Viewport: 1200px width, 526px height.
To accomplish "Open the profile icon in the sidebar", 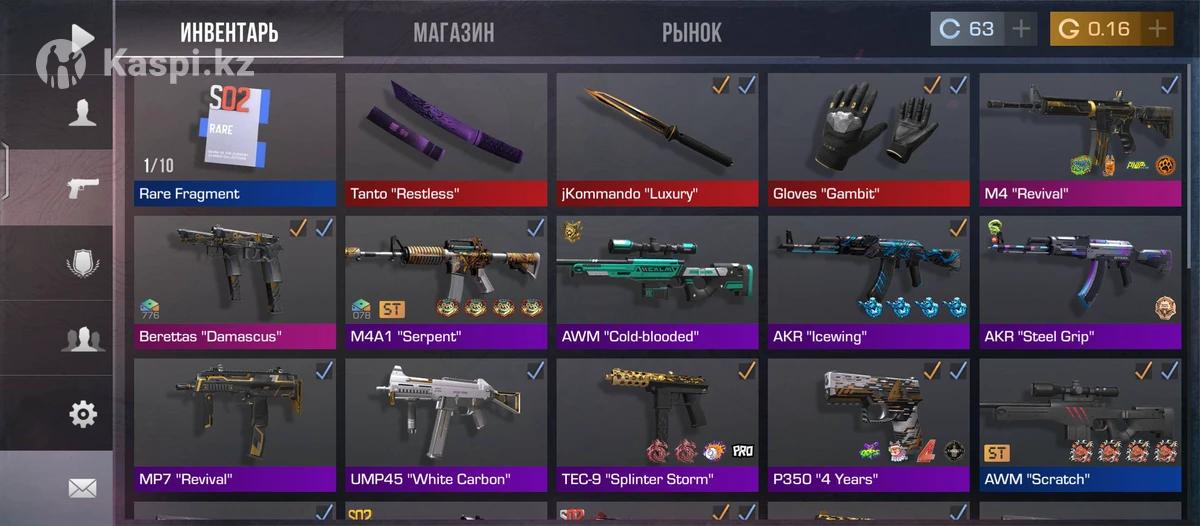I will click(x=82, y=111).
